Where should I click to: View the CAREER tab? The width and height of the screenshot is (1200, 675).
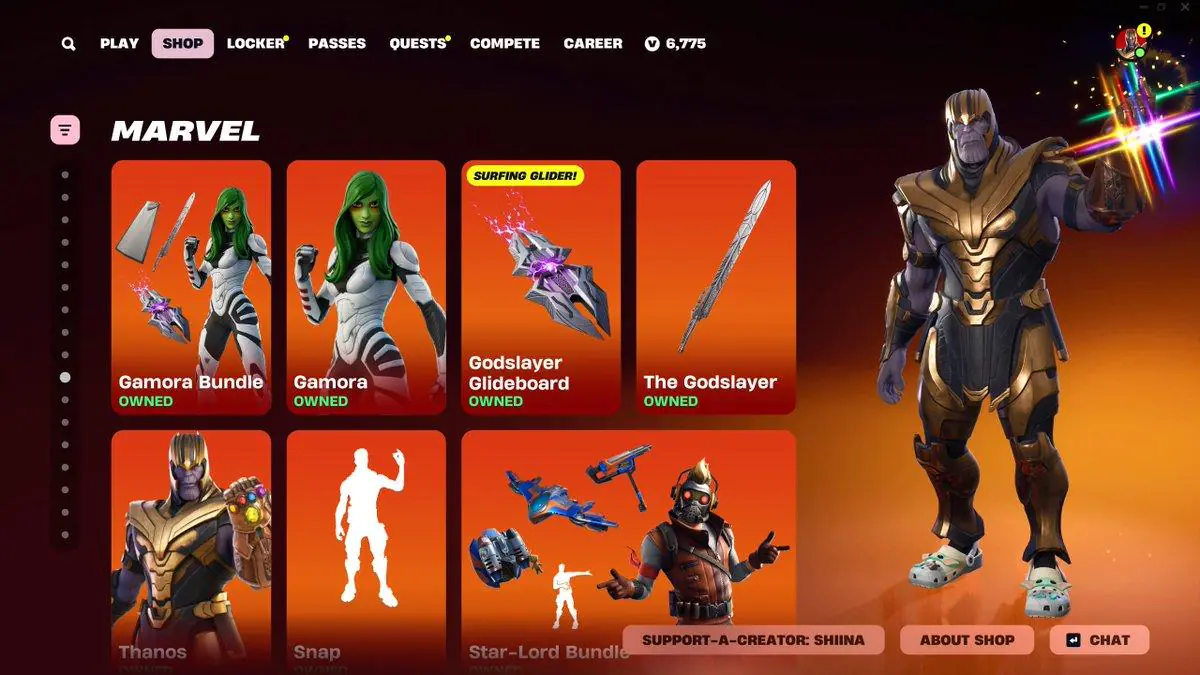[593, 44]
